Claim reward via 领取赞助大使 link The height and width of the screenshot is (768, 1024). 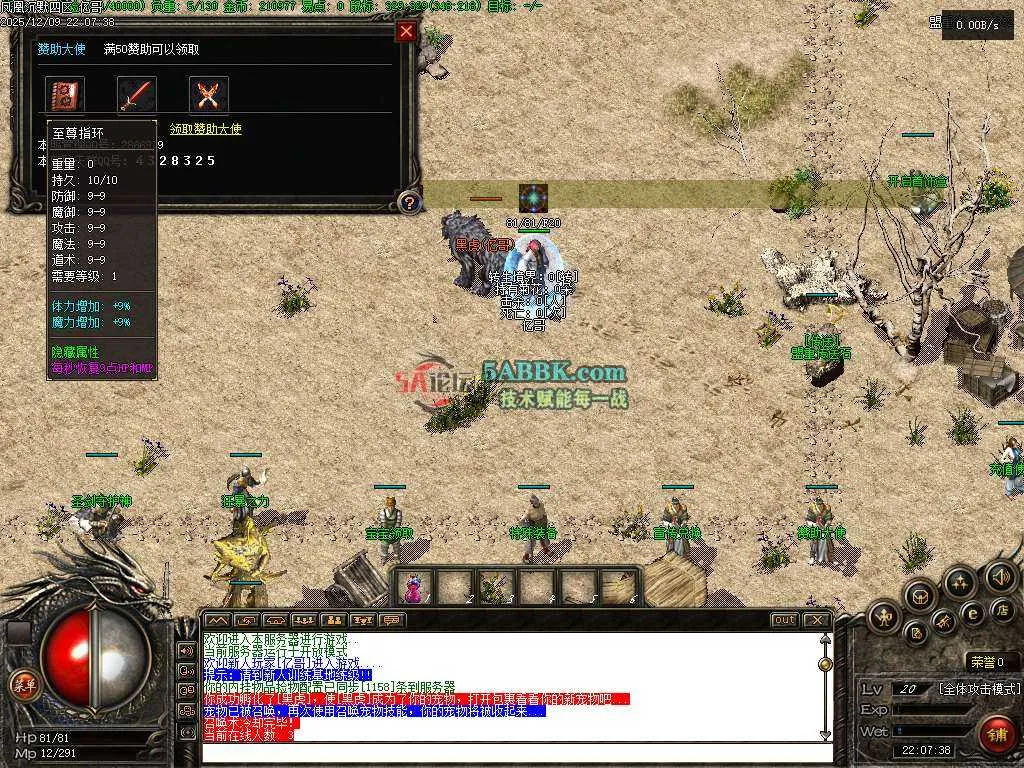point(205,129)
